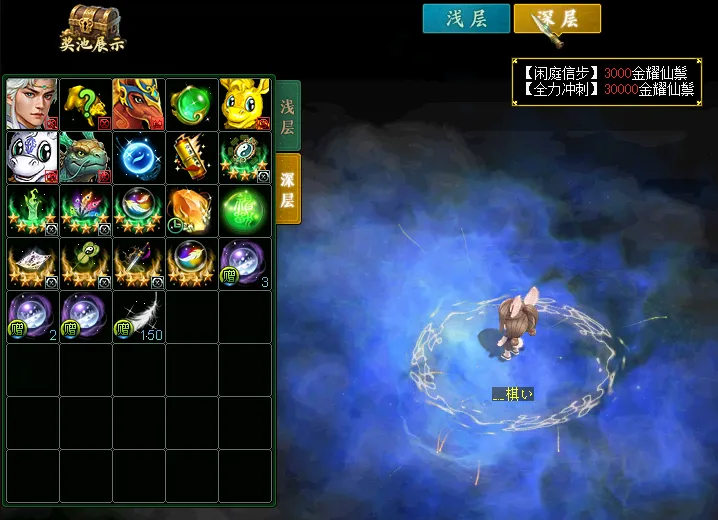Pick the green gem ring item
The height and width of the screenshot is (520, 718).
pyautogui.click(x=192, y=104)
